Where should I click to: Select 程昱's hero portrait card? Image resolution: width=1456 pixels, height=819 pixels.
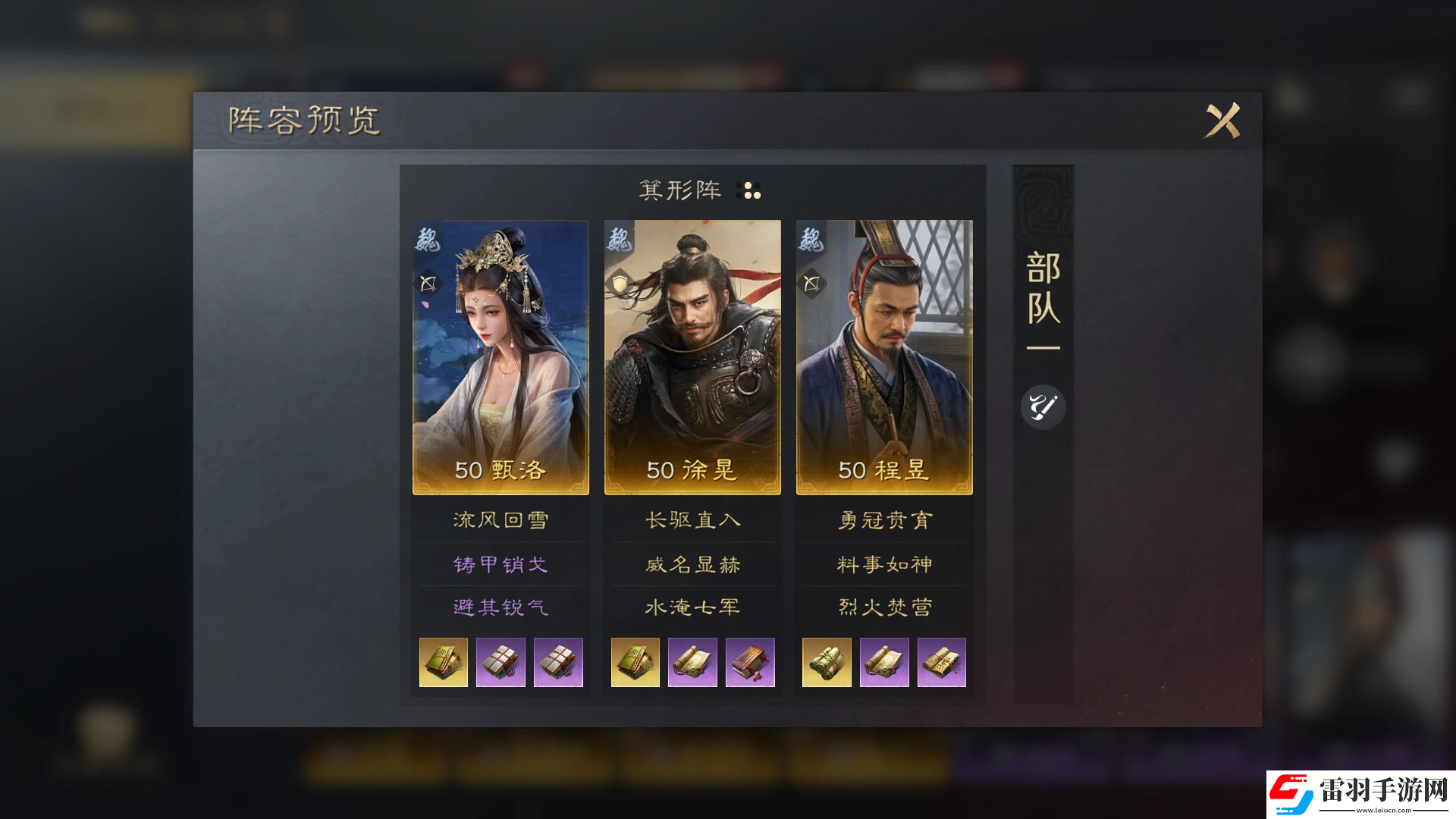[883, 356]
